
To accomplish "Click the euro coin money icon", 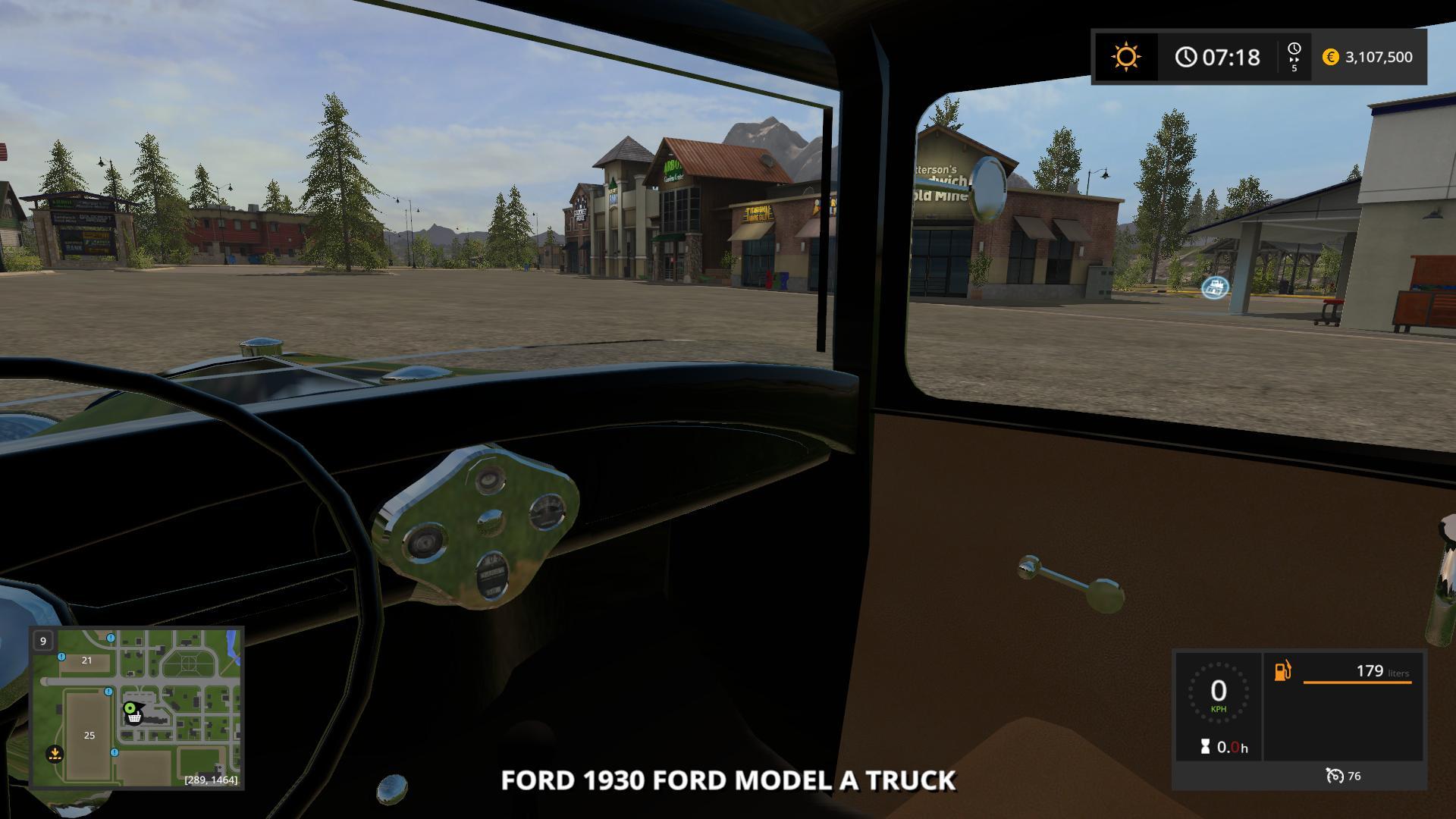I will point(1330,57).
